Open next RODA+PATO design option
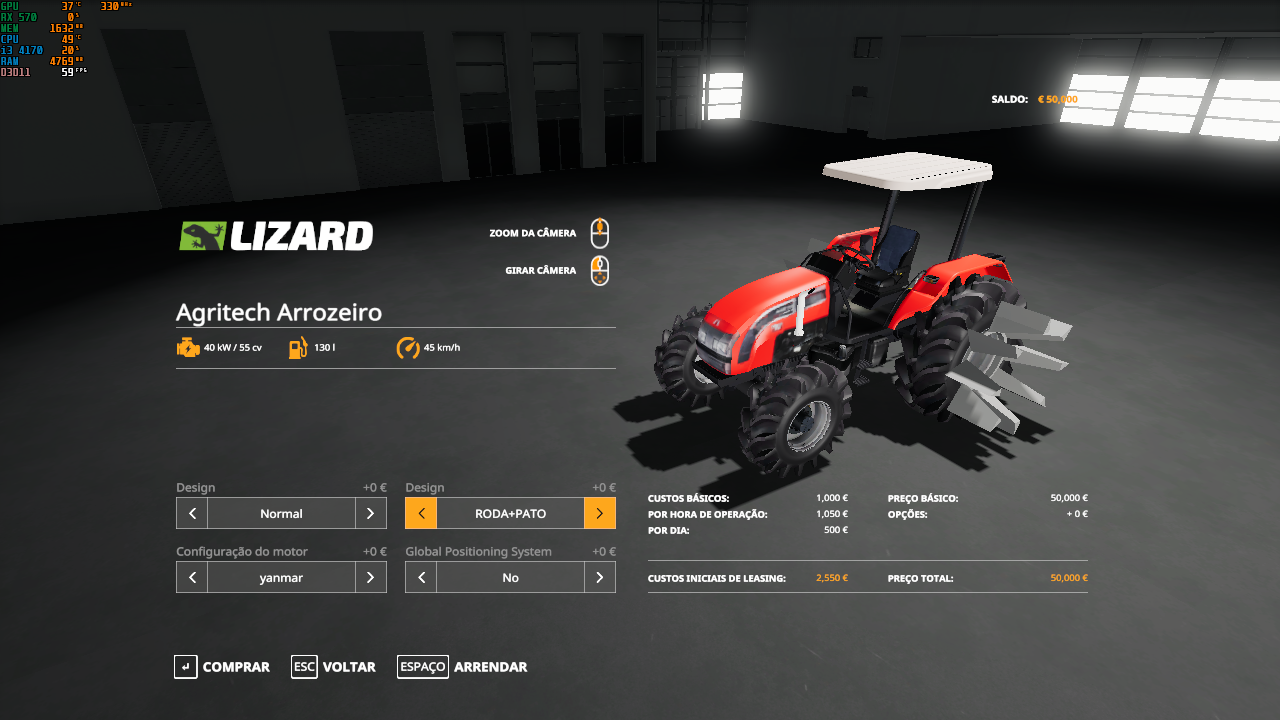The height and width of the screenshot is (720, 1280). 600,513
